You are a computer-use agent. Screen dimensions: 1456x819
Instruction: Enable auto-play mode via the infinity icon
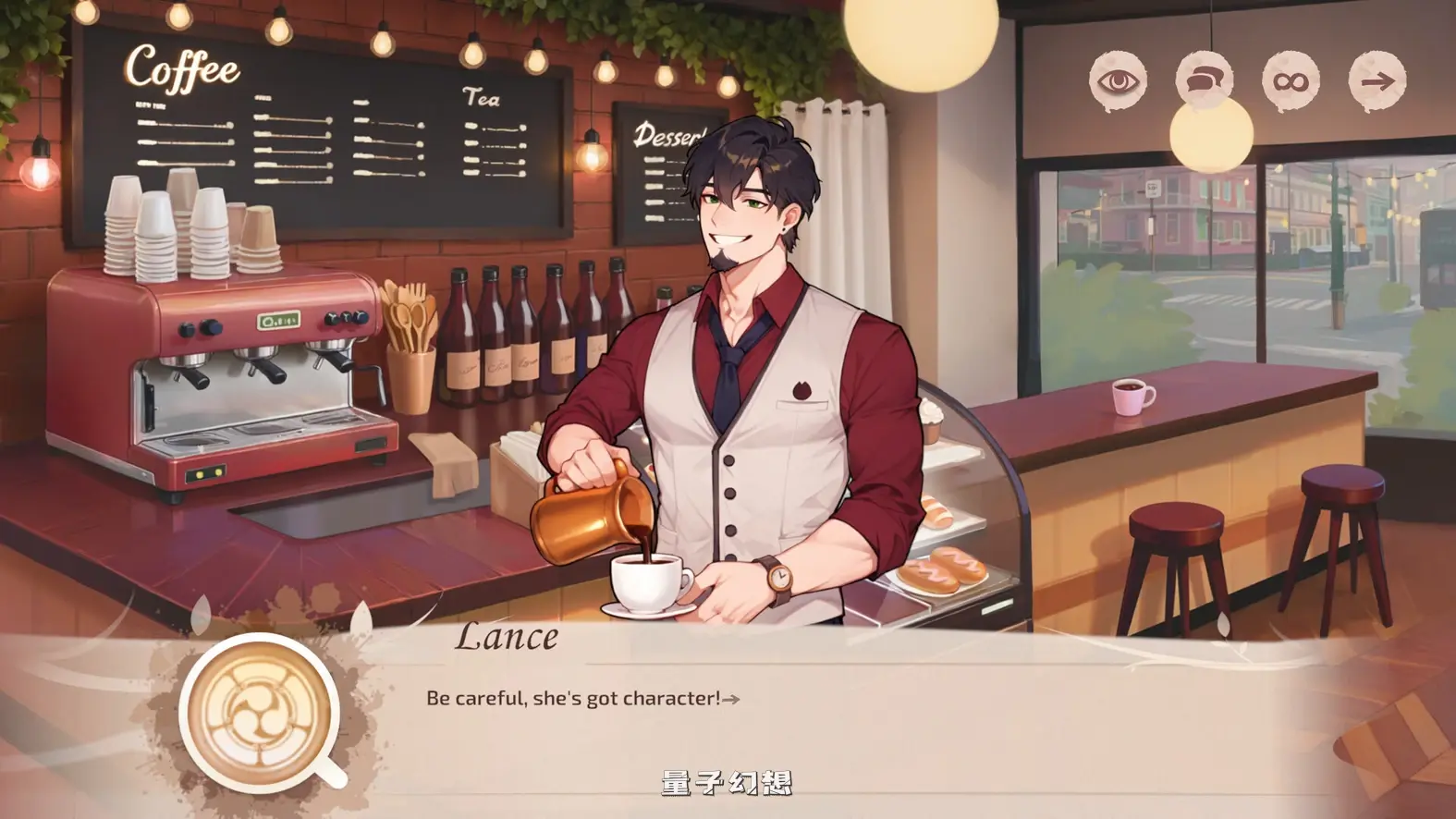[x=1291, y=82]
